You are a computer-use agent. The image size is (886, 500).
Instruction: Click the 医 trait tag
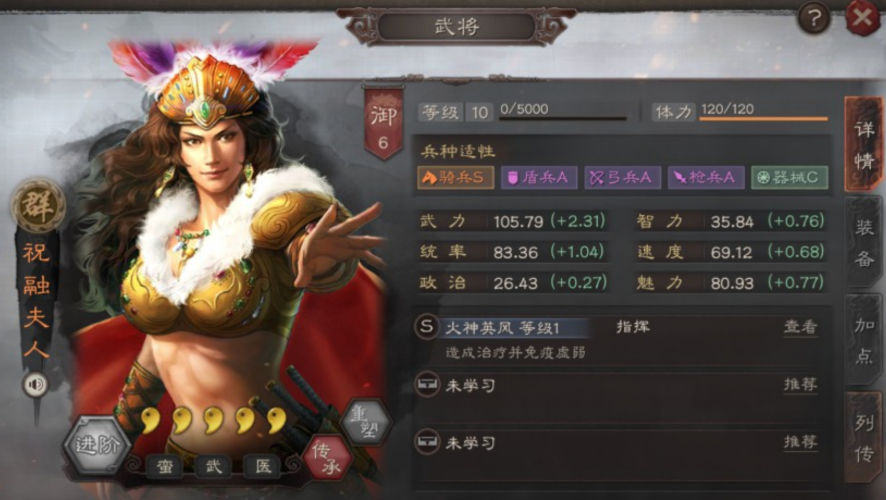[262, 467]
